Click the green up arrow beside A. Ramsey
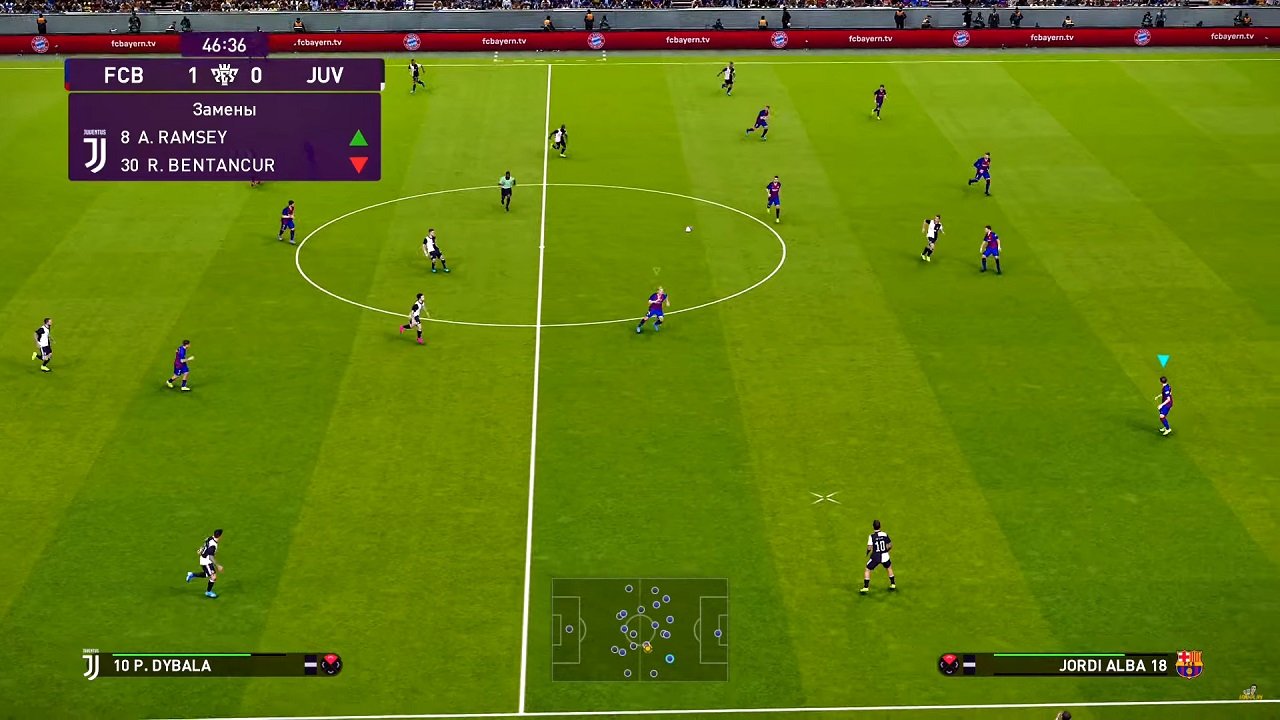This screenshot has width=1280, height=720. point(358,139)
